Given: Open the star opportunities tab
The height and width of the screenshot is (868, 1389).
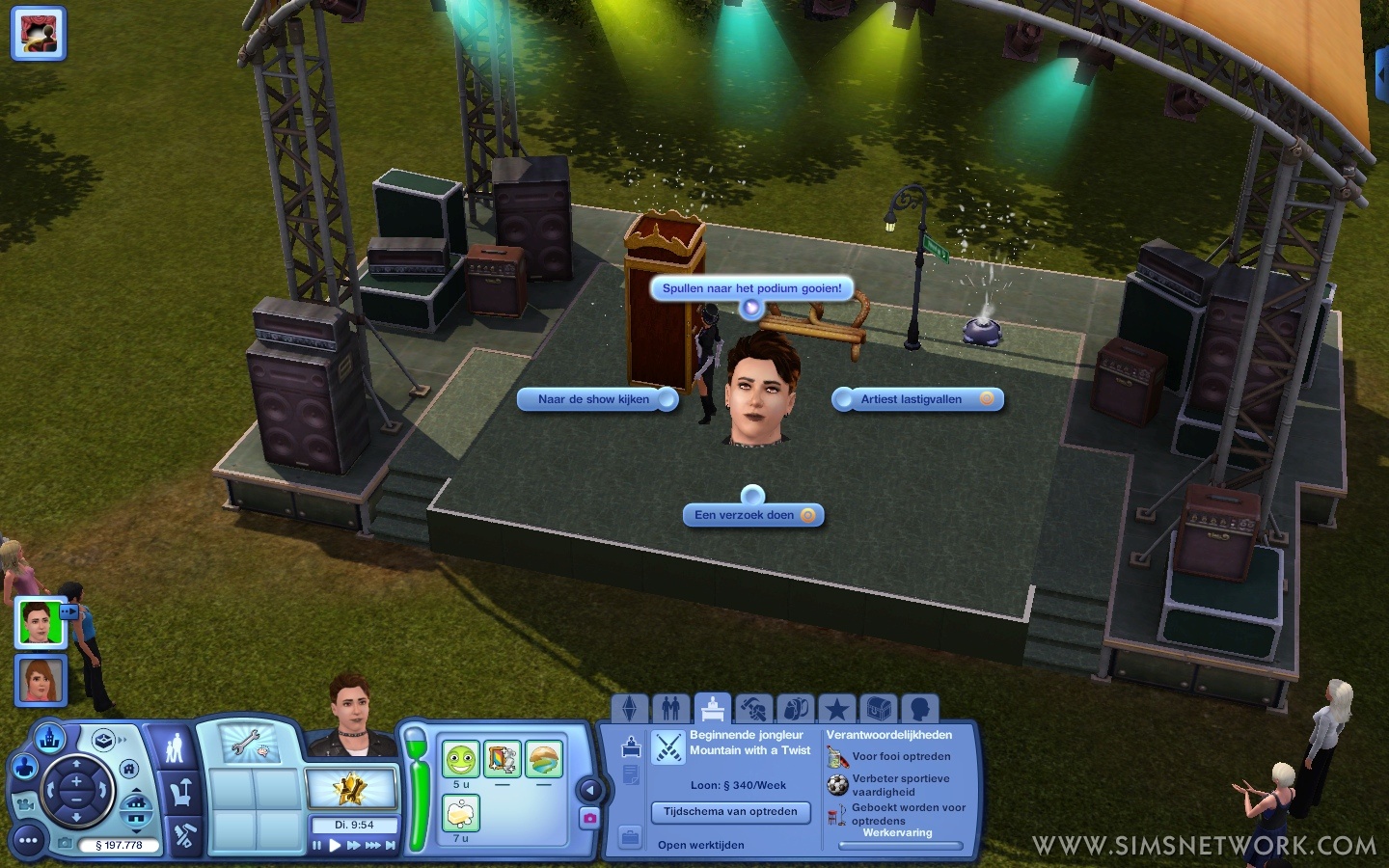Looking at the screenshot, I should coord(837,710).
